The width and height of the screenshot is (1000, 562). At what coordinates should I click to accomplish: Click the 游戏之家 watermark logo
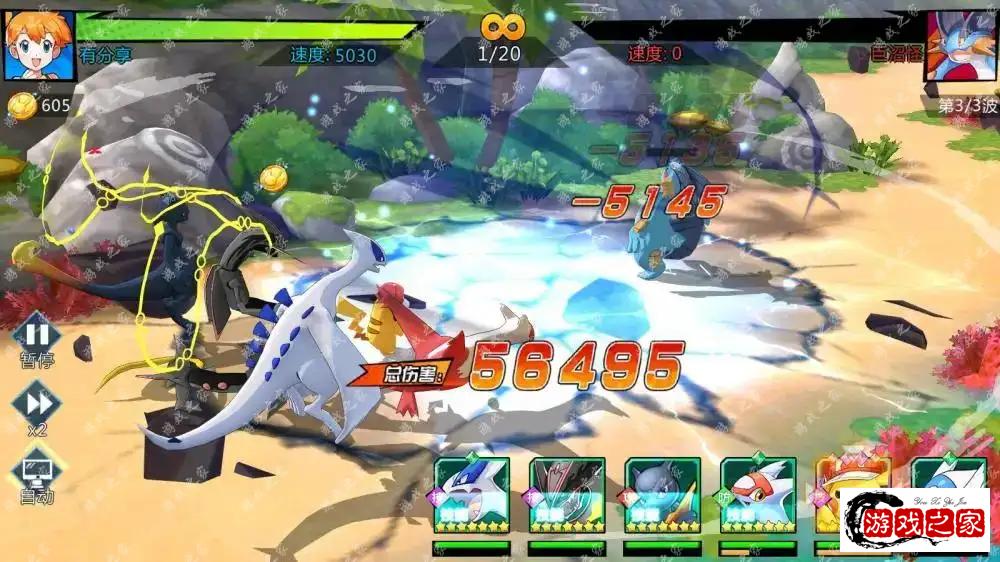pos(920,521)
